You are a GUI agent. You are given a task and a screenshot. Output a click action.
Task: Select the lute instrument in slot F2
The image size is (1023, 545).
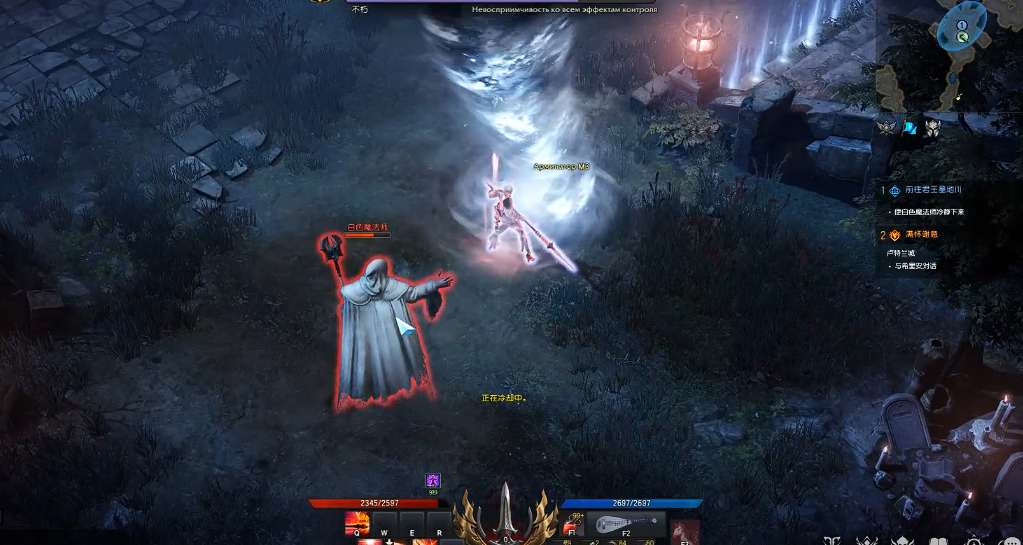(624, 524)
